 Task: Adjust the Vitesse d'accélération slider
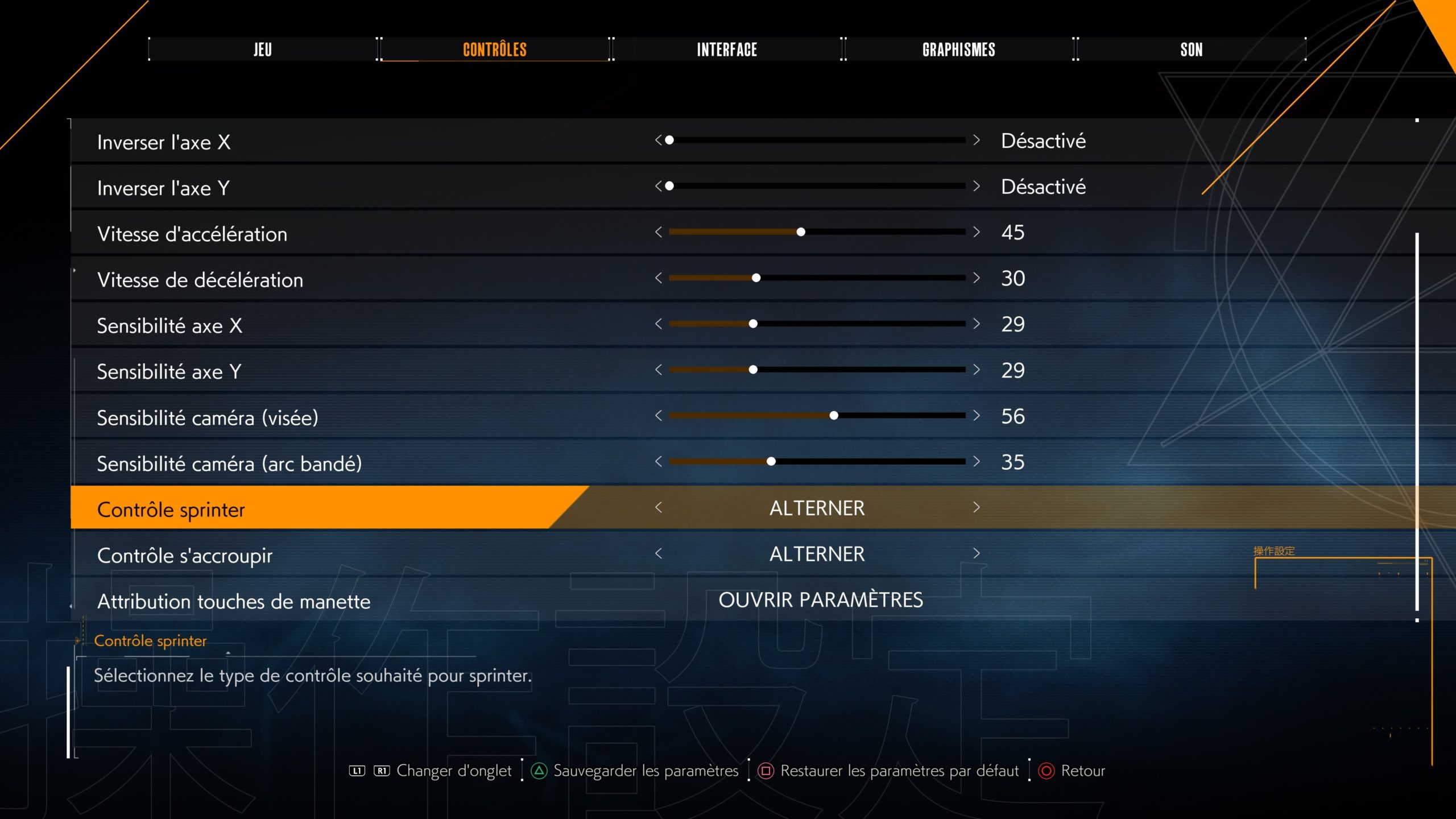817,232
